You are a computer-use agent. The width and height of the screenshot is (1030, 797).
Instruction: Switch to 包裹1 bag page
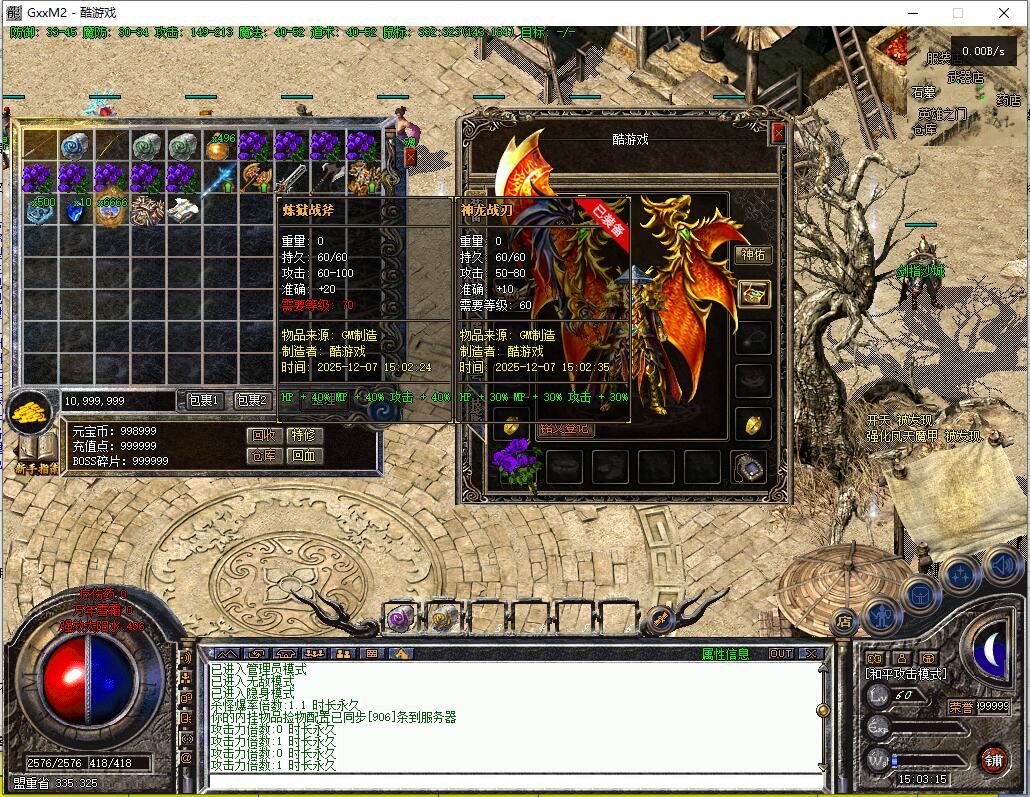coord(204,400)
